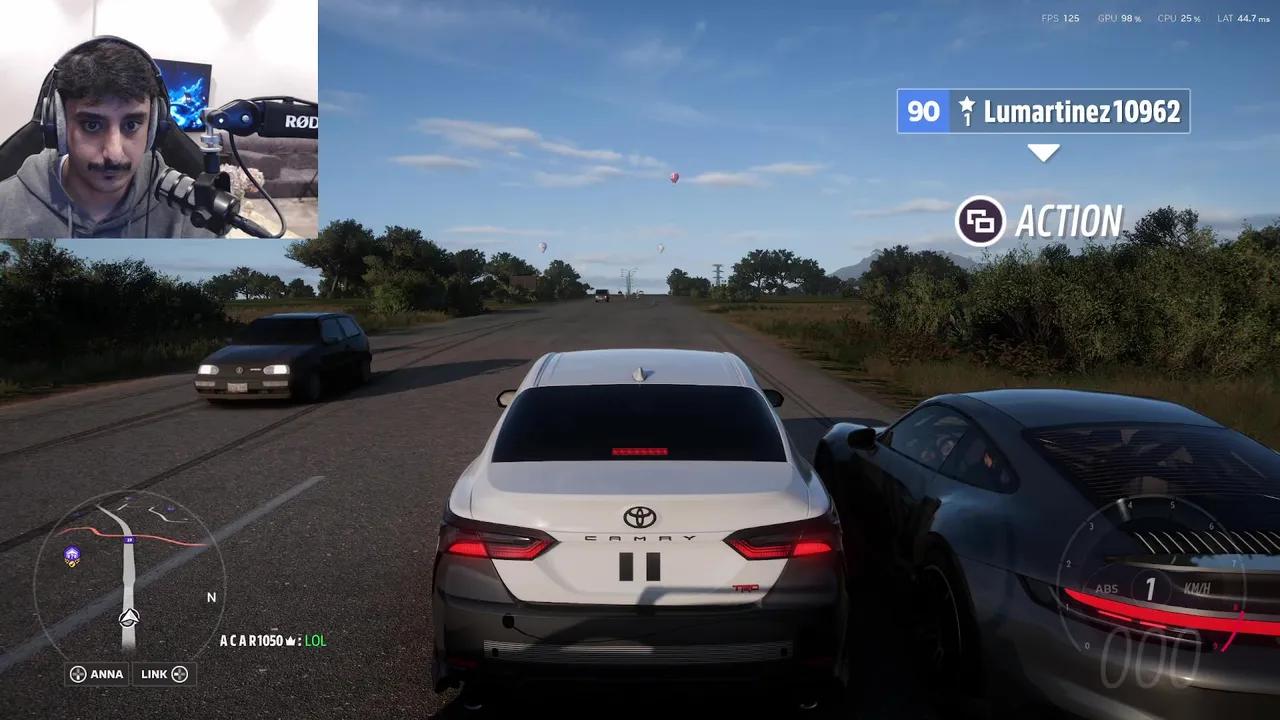The image size is (1280, 720).
Task: Toggle the ABS indicator on the speedometer
Action: (1108, 589)
